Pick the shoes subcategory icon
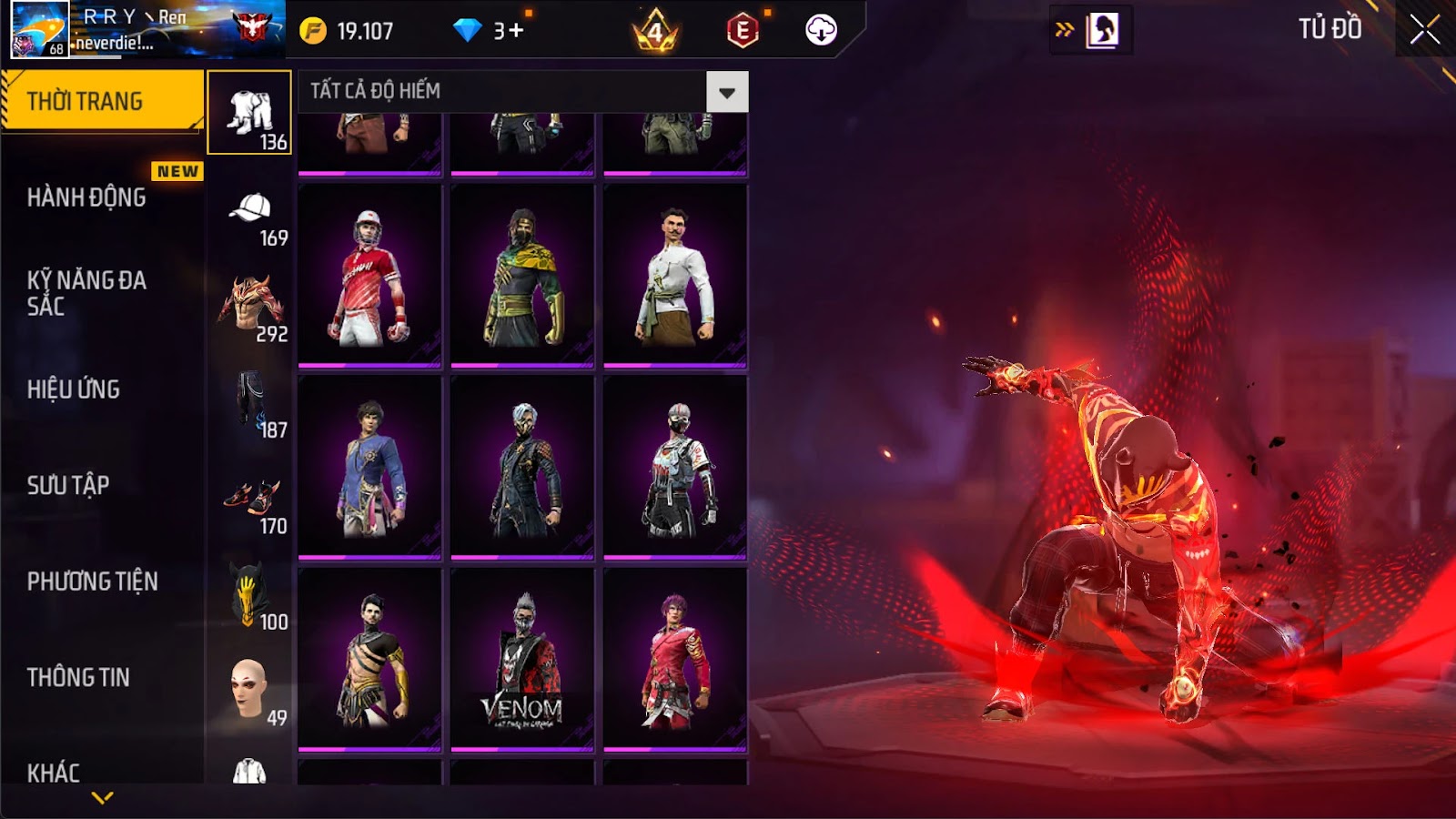The width and height of the screenshot is (1456, 819). click(x=250, y=500)
